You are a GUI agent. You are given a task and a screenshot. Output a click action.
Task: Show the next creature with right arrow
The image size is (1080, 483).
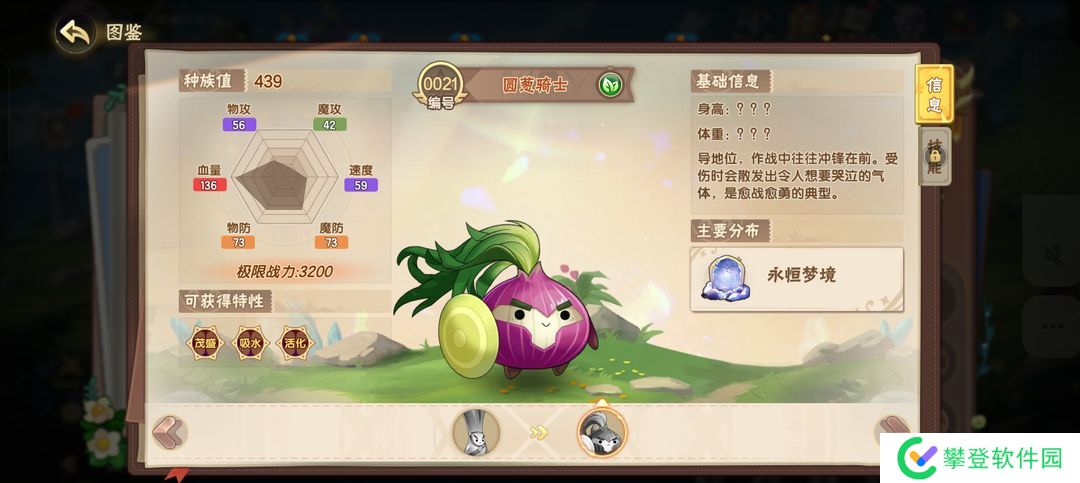(888, 430)
